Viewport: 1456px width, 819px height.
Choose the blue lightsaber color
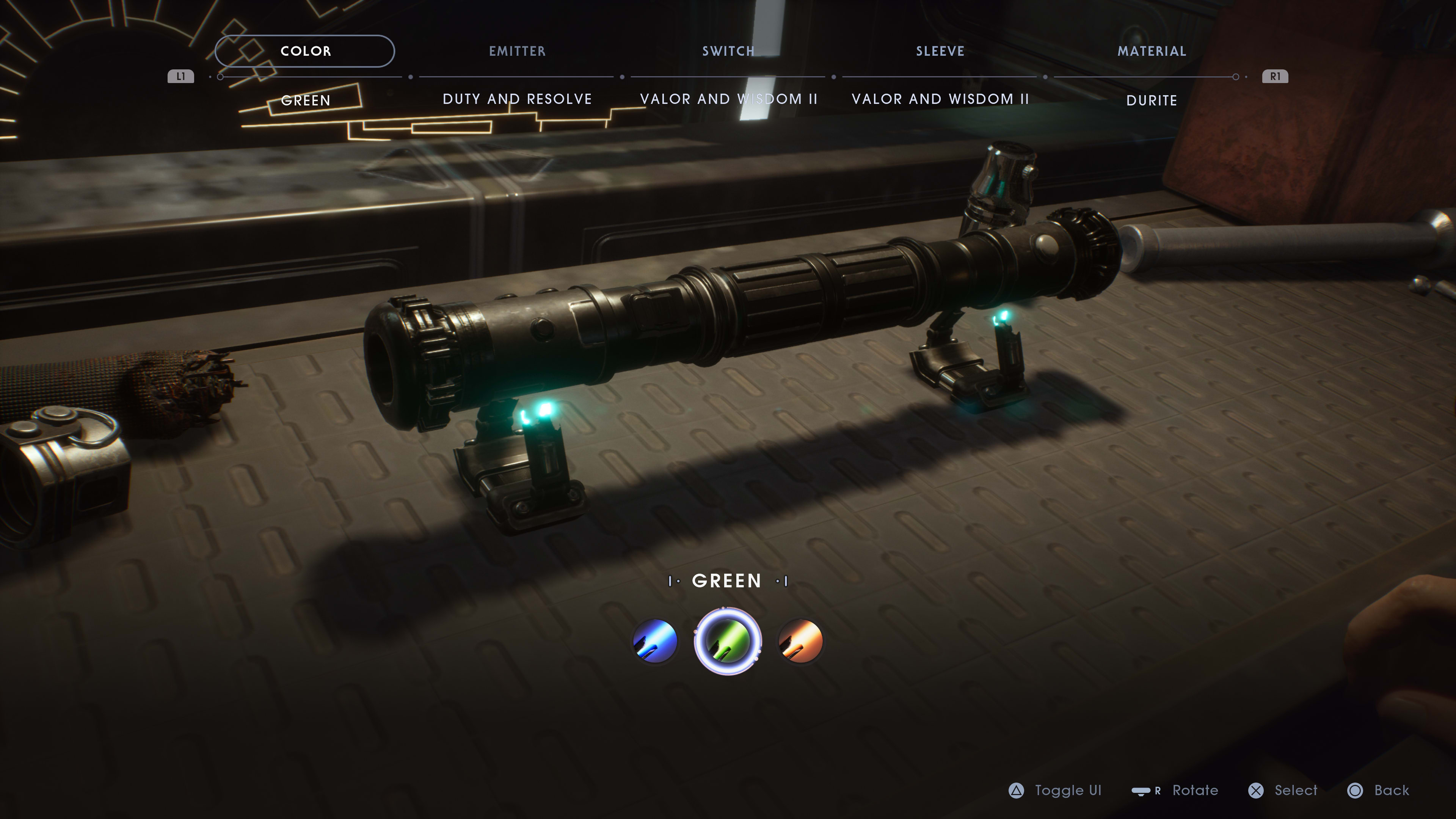(655, 641)
